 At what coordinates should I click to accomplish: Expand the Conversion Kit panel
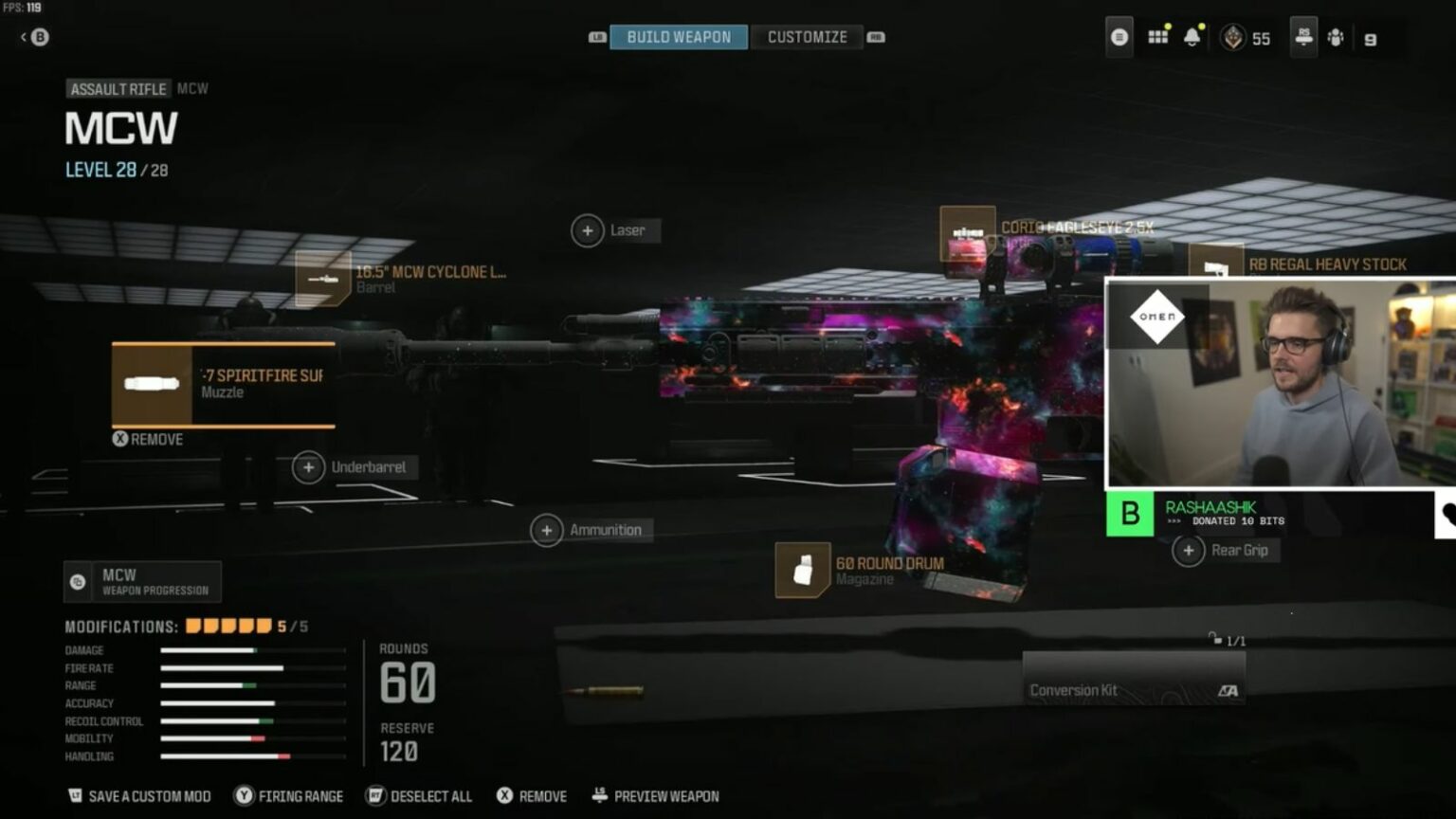coord(1134,689)
